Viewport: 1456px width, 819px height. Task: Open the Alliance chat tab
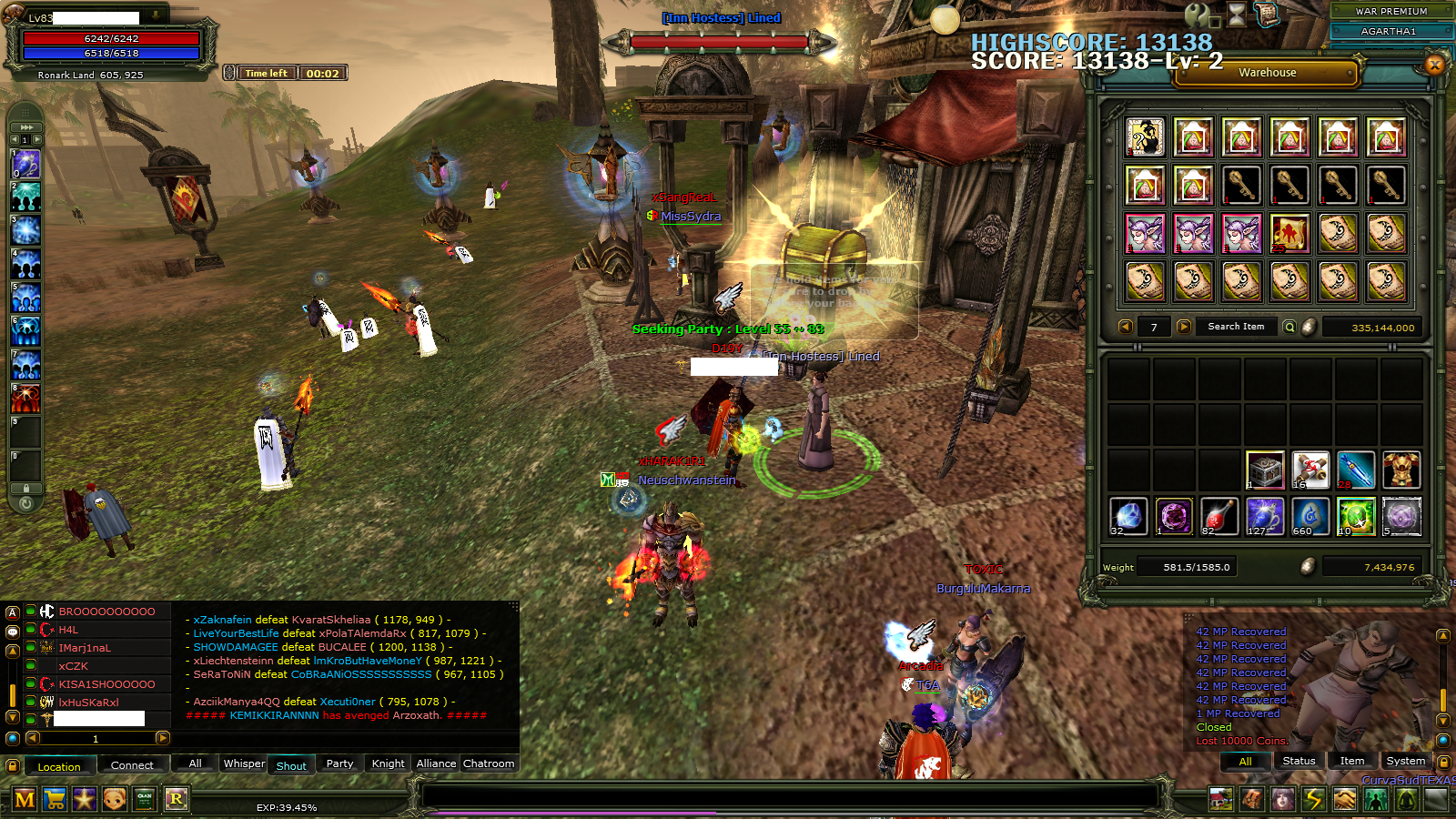pyautogui.click(x=436, y=763)
